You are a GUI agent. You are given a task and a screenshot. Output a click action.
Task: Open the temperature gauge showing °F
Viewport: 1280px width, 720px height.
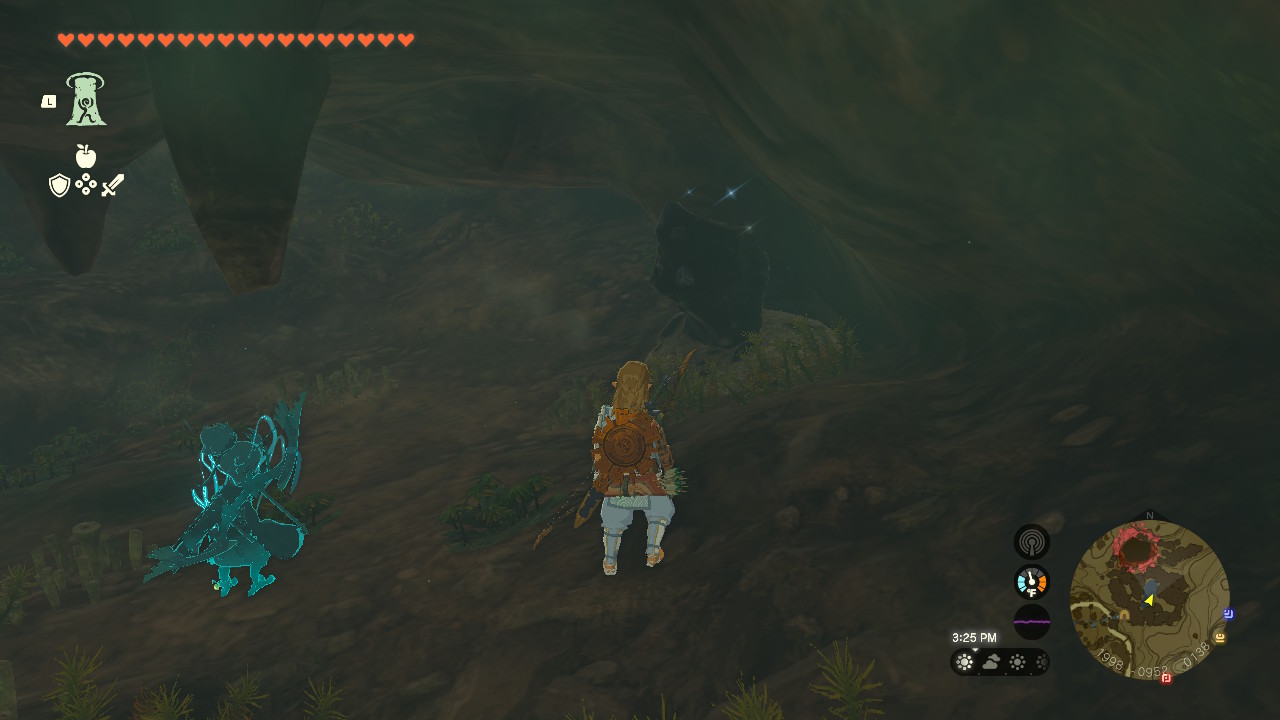pyautogui.click(x=1031, y=581)
